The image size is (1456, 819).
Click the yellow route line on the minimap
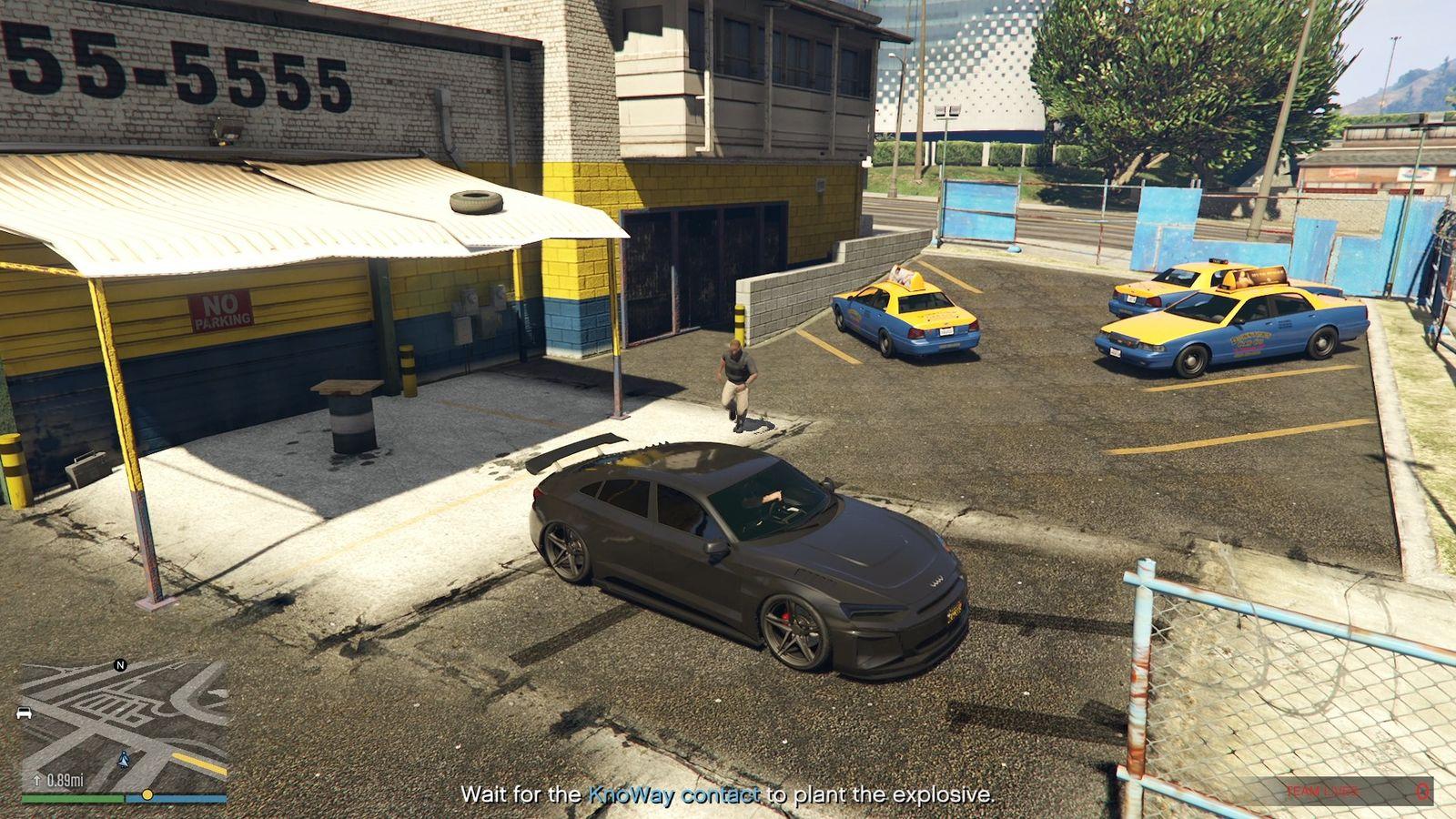coord(198,763)
